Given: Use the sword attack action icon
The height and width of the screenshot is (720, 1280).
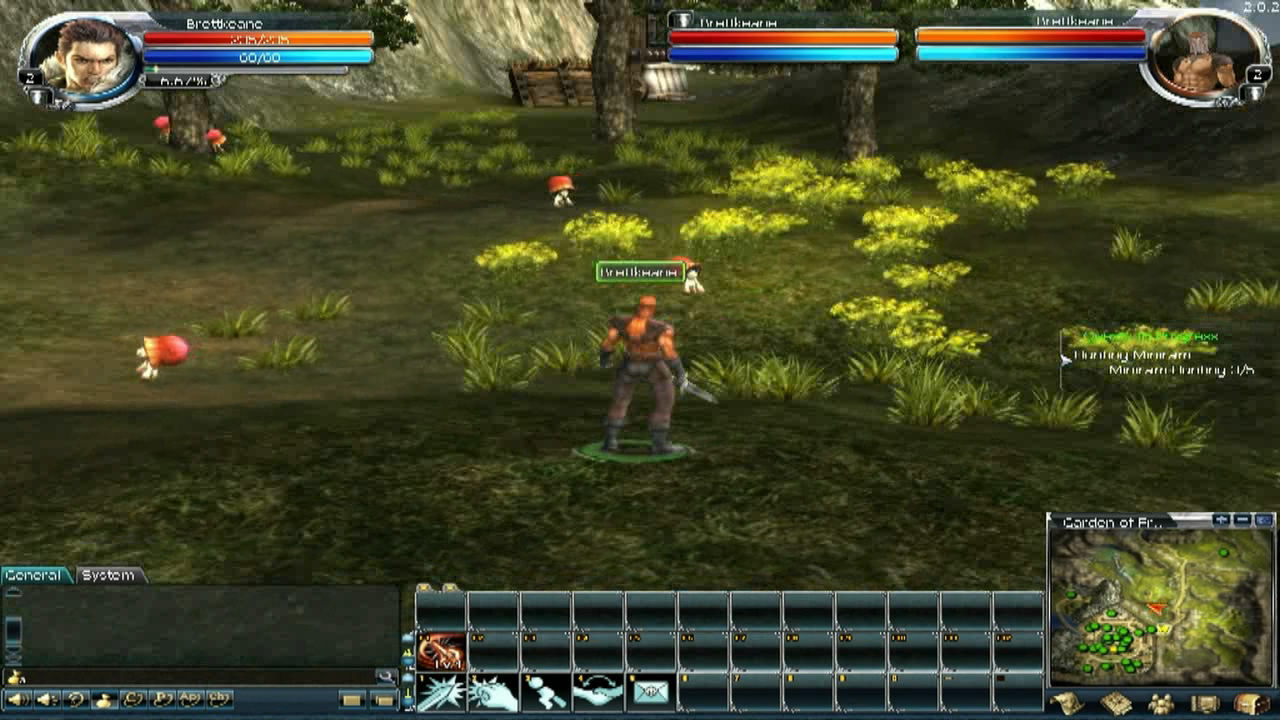Looking at the screenshot, I should click(x=441, y=693).
